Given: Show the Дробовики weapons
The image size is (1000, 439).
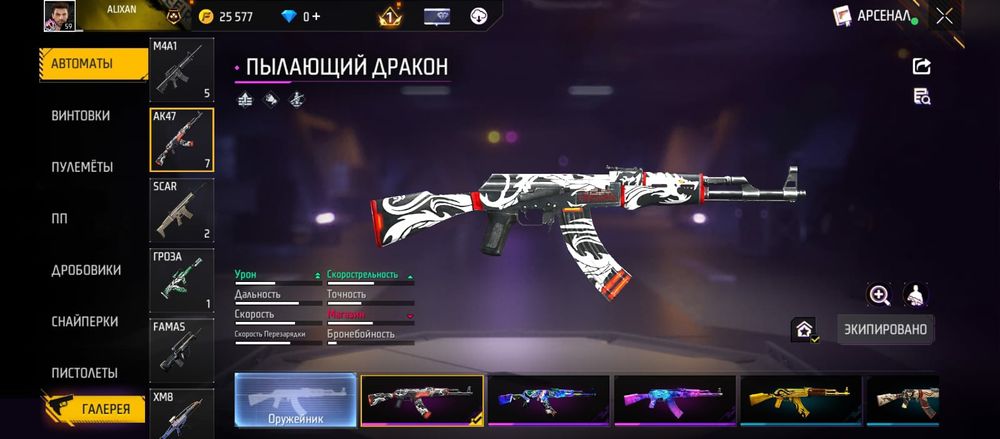Looking at the screenshot, I should (86, 270).
